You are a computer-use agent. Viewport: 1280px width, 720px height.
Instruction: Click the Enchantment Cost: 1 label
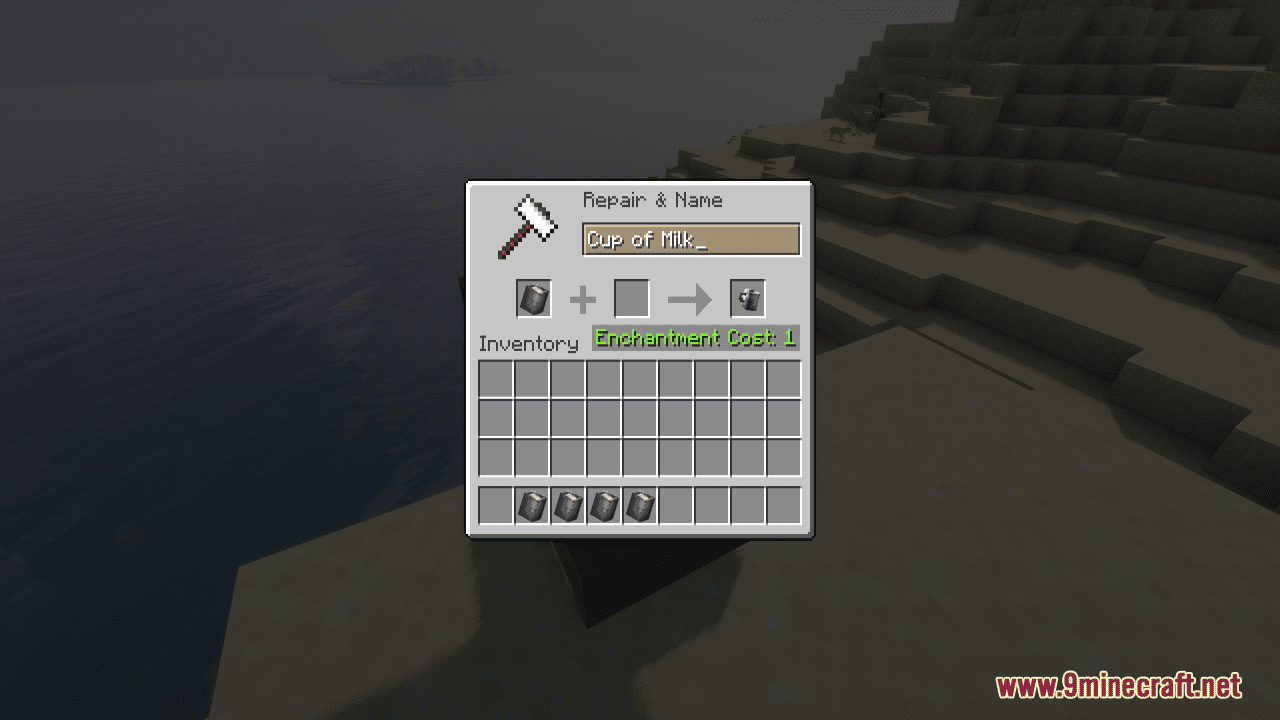coord(694,338)
